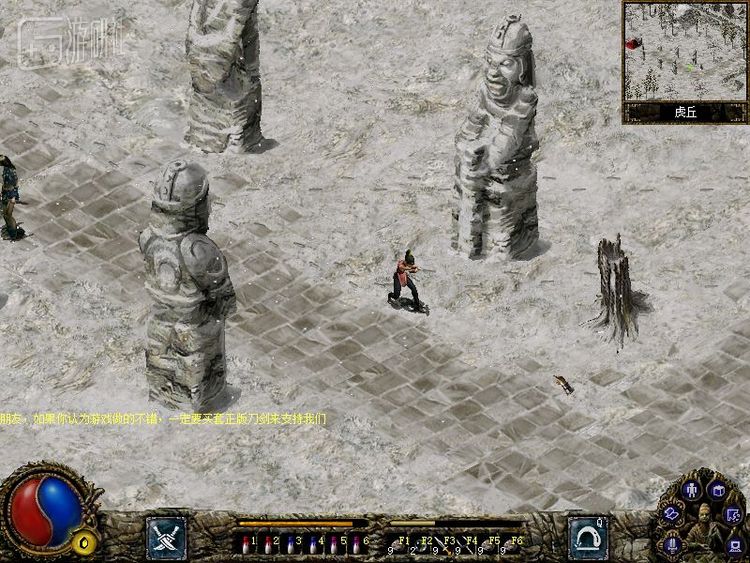Open the open-book journal button
750x563 pixels.
(672, 512)
